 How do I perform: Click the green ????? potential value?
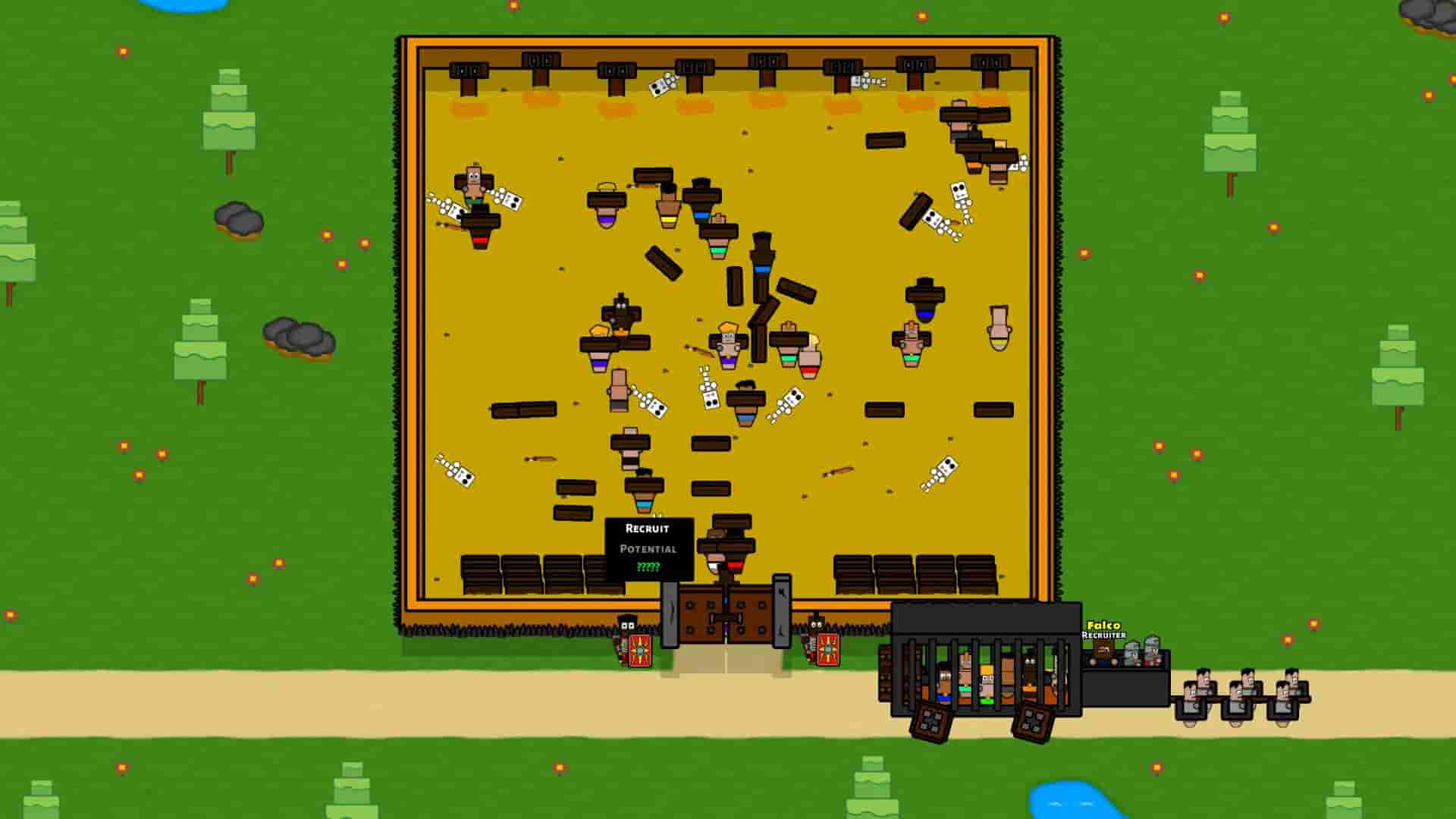coord(649,567)
